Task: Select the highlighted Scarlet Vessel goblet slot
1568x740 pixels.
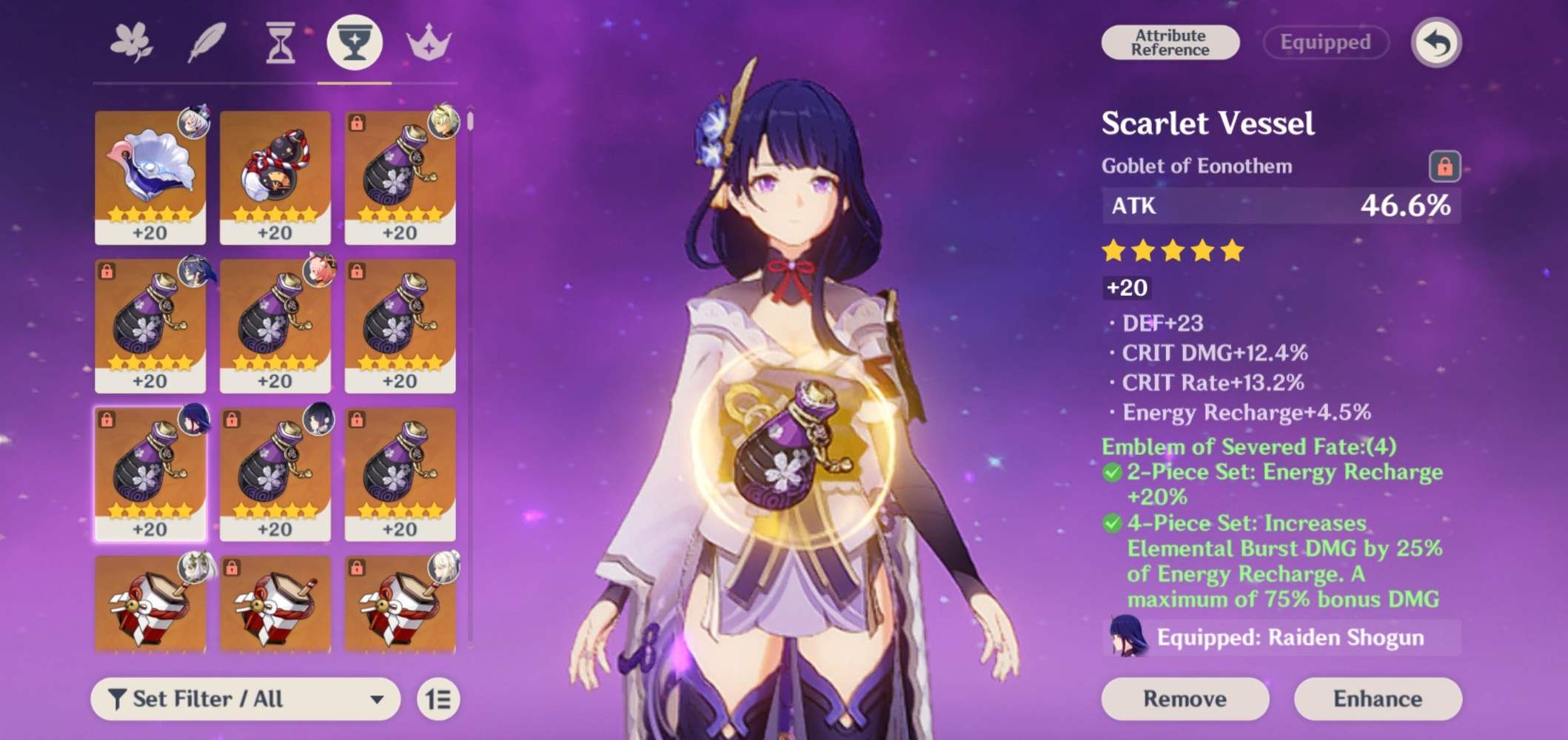Action: click(x=150, y=474)
